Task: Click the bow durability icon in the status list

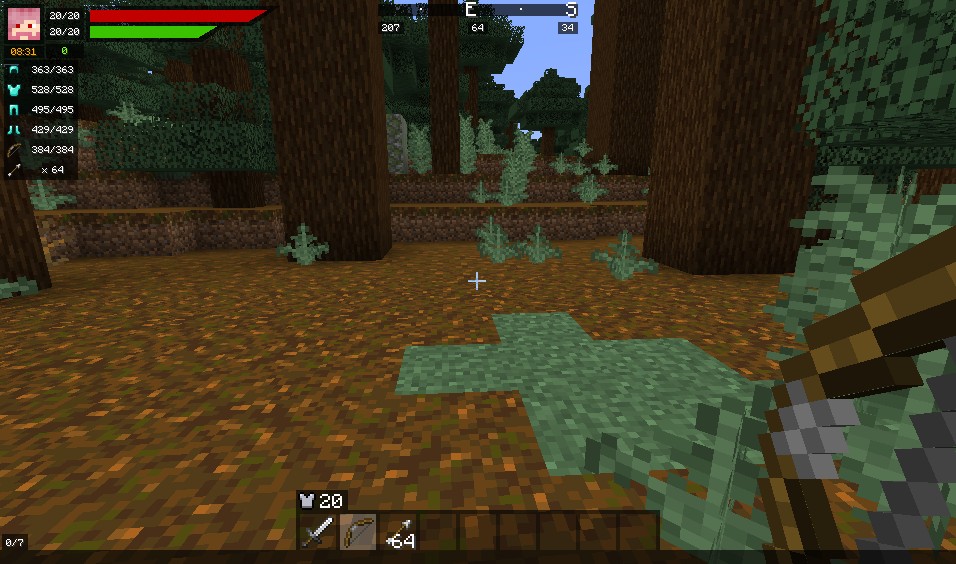Action: (x=14, y=150)
